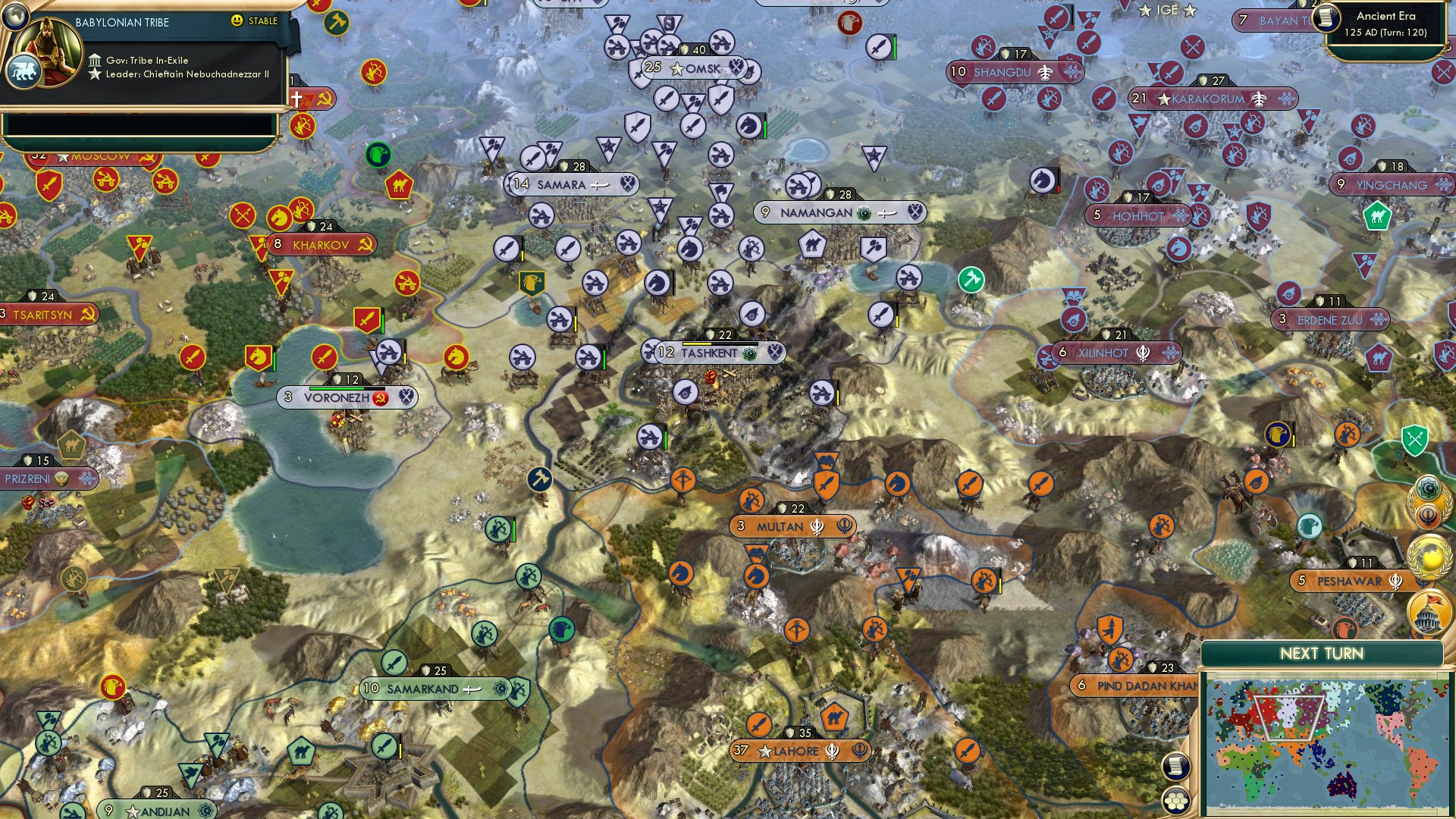Select the orange Sikhism religion notification medal
The width and height of the screenshot is (1456, 819).
click(1429, 514)
